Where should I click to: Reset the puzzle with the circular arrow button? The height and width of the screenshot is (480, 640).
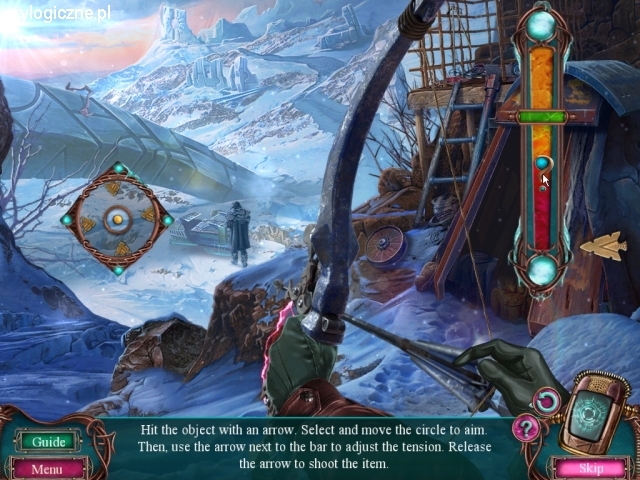tap(546, 402)
